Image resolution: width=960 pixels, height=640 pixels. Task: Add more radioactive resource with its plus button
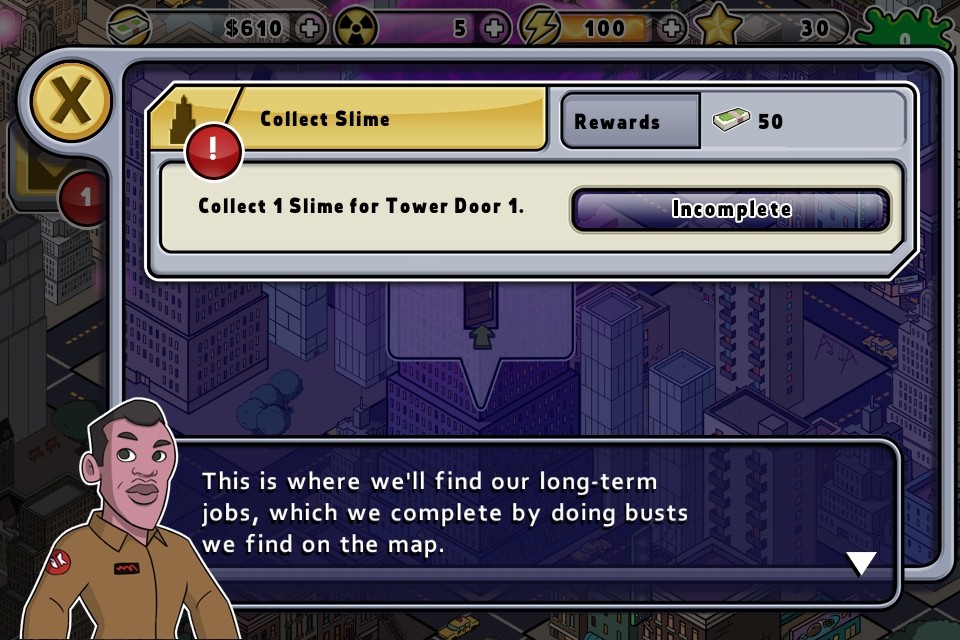click(493, 28)
